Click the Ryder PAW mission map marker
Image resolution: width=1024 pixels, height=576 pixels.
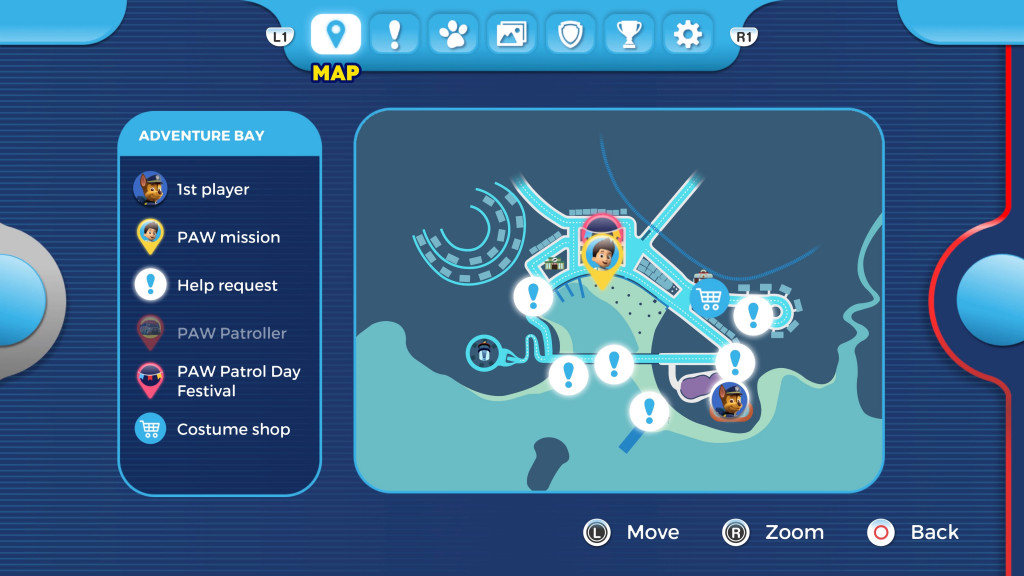coord(601,255)
